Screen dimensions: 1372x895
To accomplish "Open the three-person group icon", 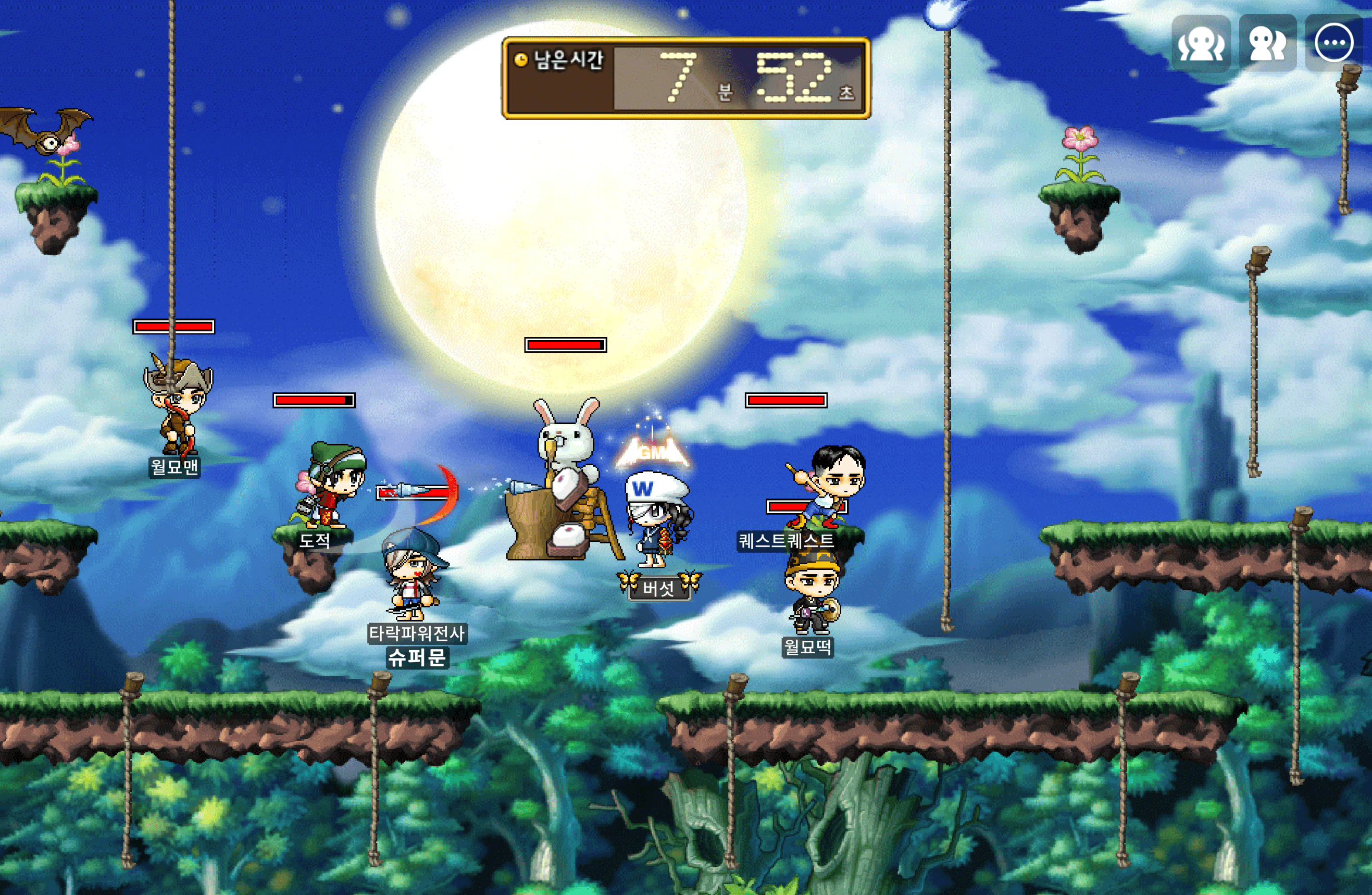I will click(1201, 43).
